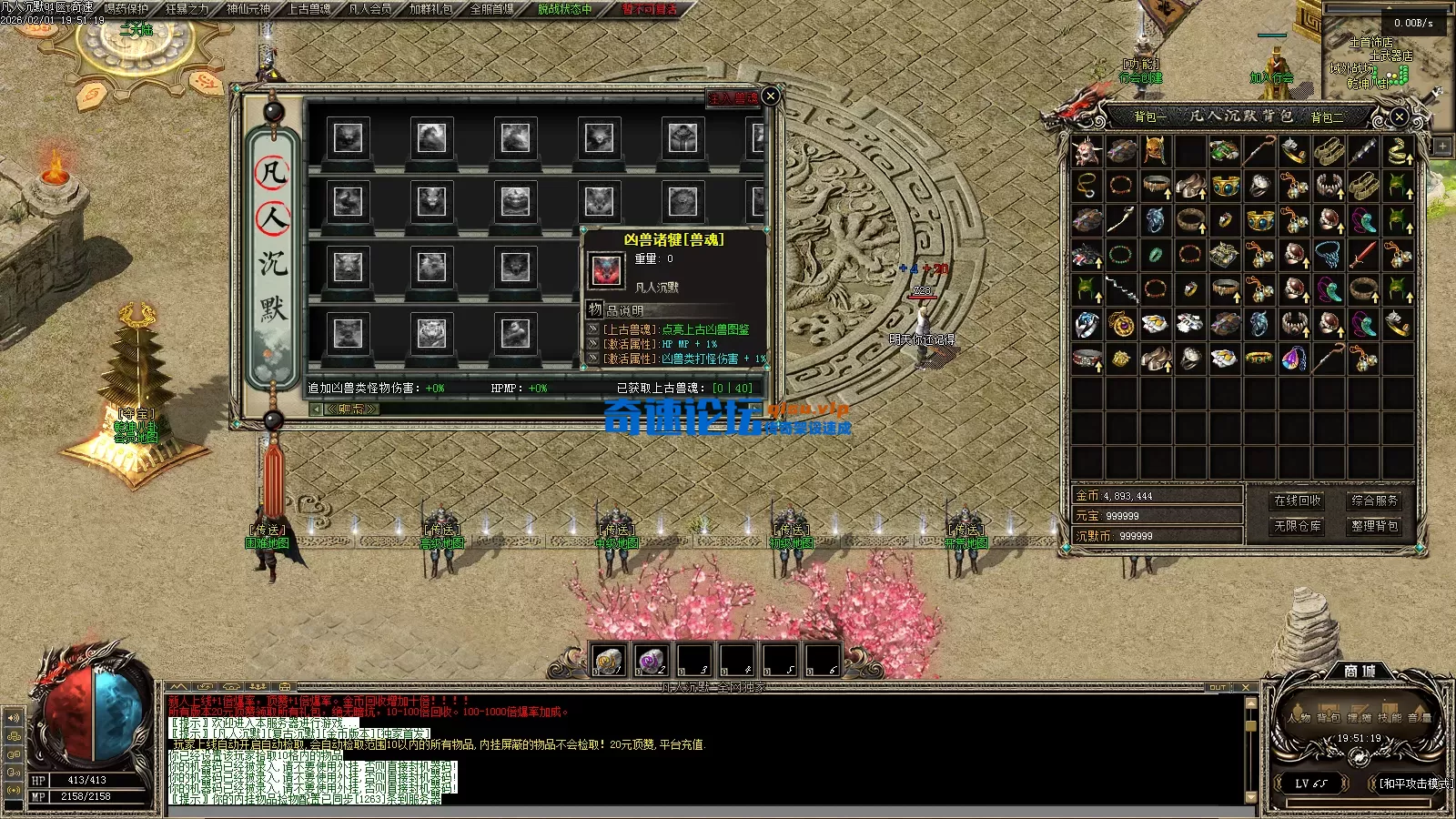1456x819 pixels.
Task: Open the 商城 shop
Action: click(1360, 671)
